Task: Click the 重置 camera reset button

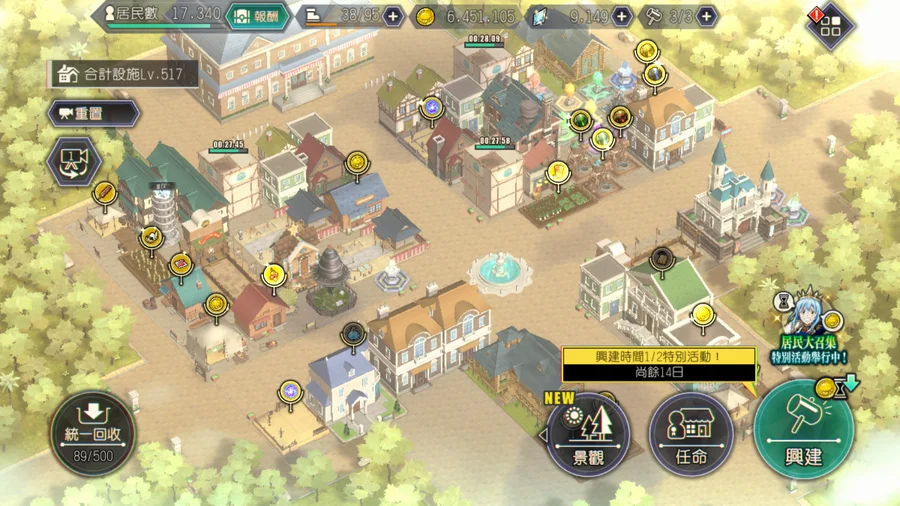Action: 93,113
